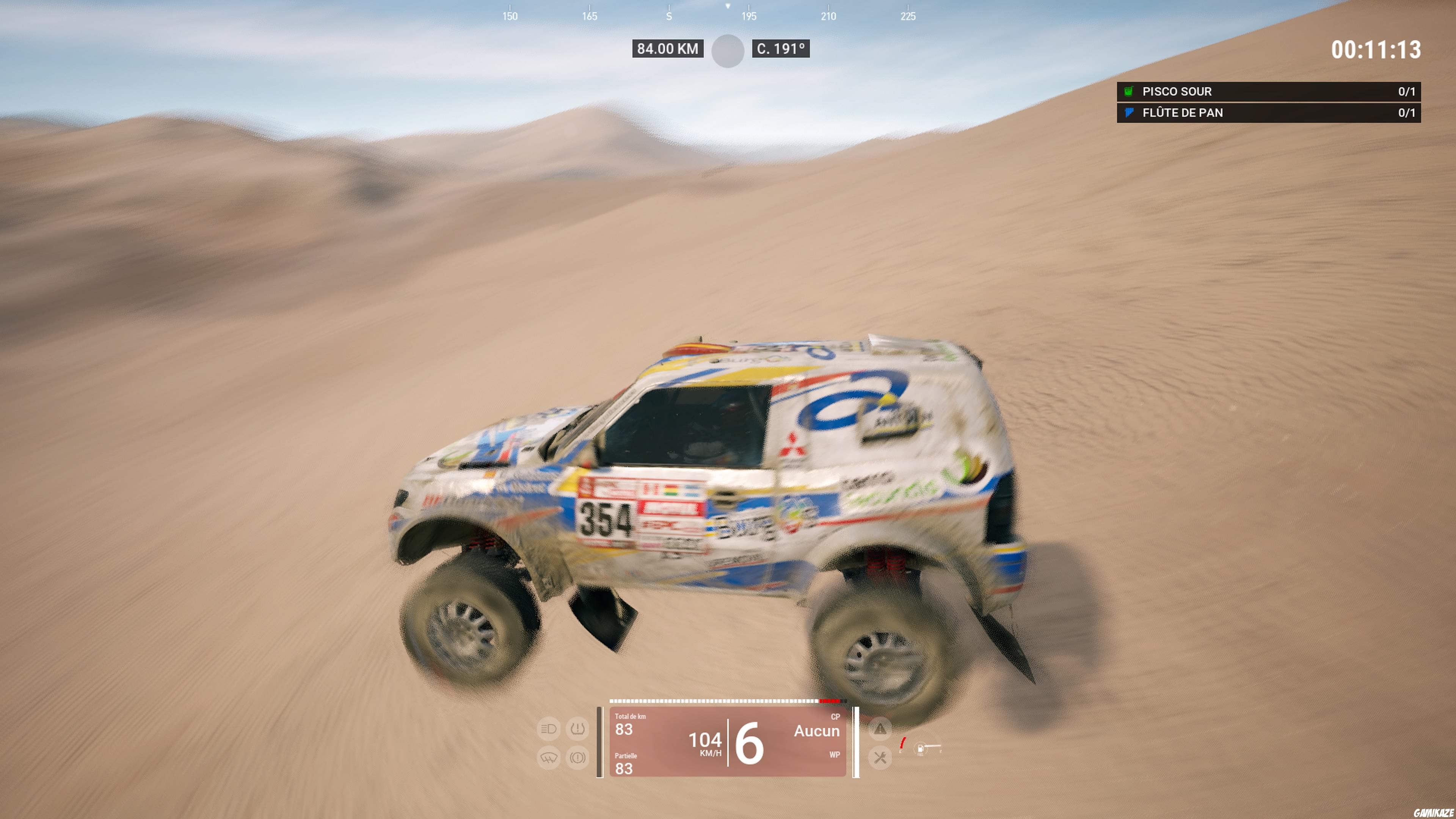
Task: Click the fuel pump gauge icon
Action: pos(919,750)
